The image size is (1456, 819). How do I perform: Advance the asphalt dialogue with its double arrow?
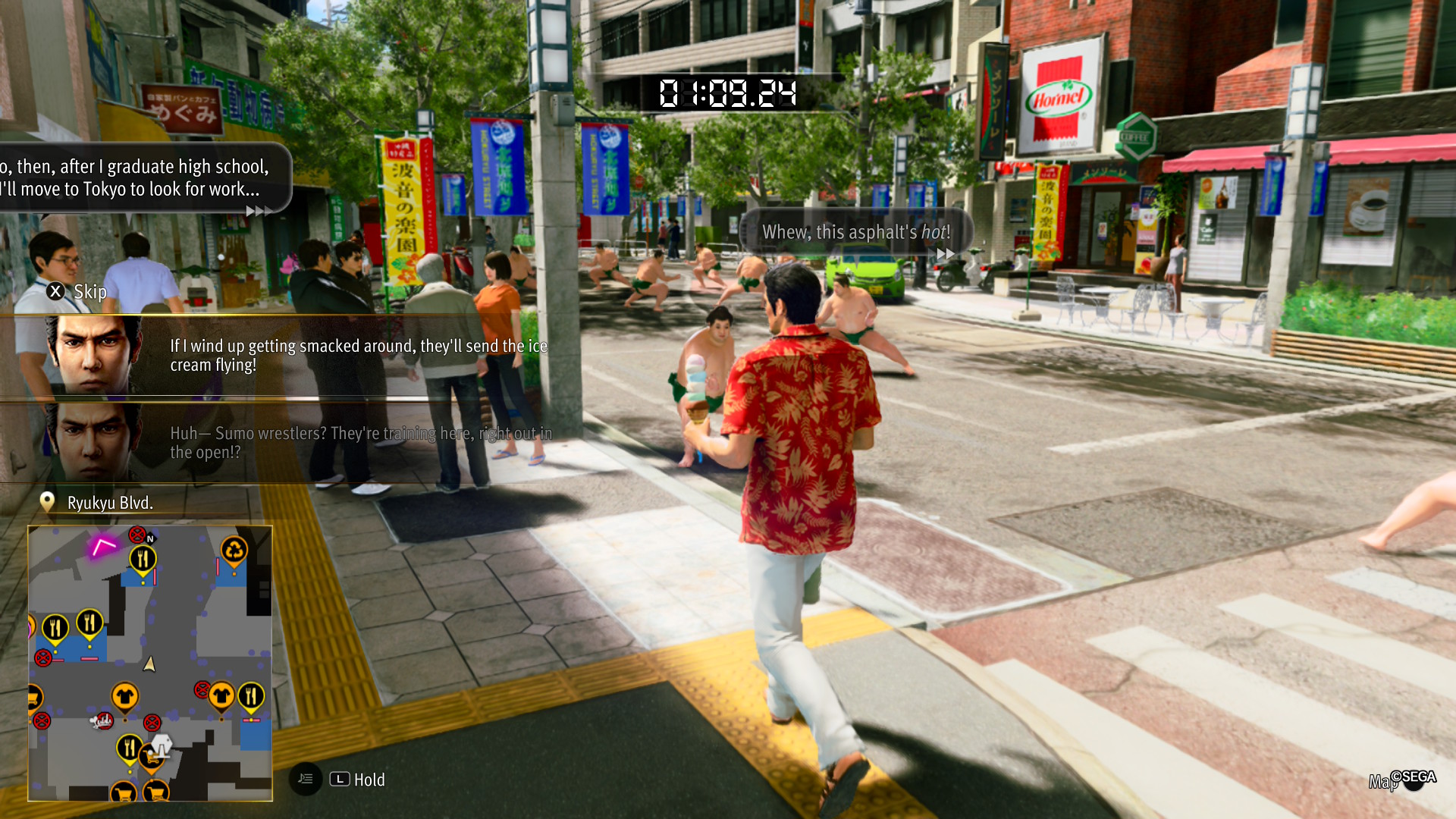click(946, 254)
